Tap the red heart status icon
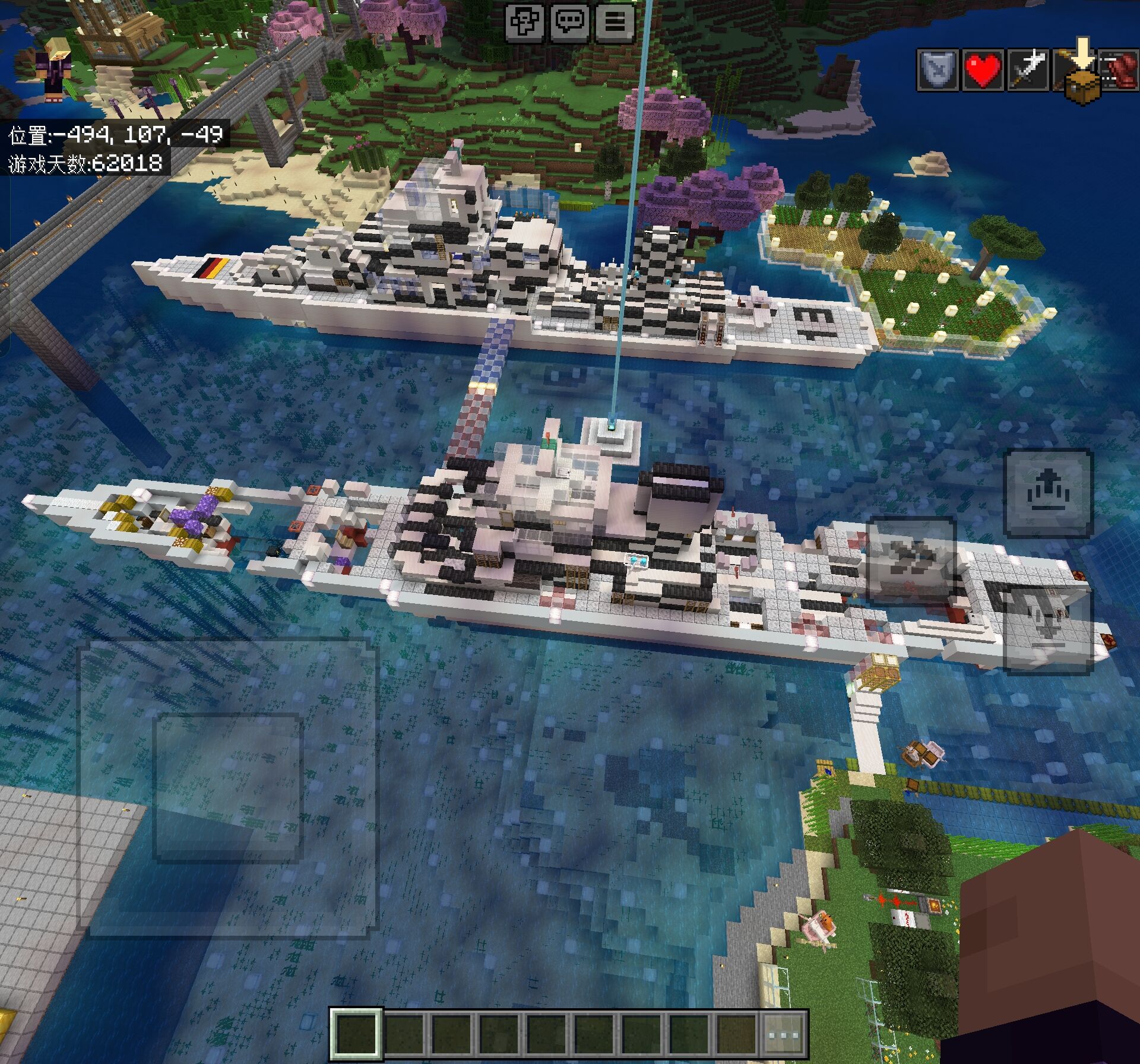The width and height of the screenshot is (1140, 1064). pyautogui.click(x=983, y=70)
